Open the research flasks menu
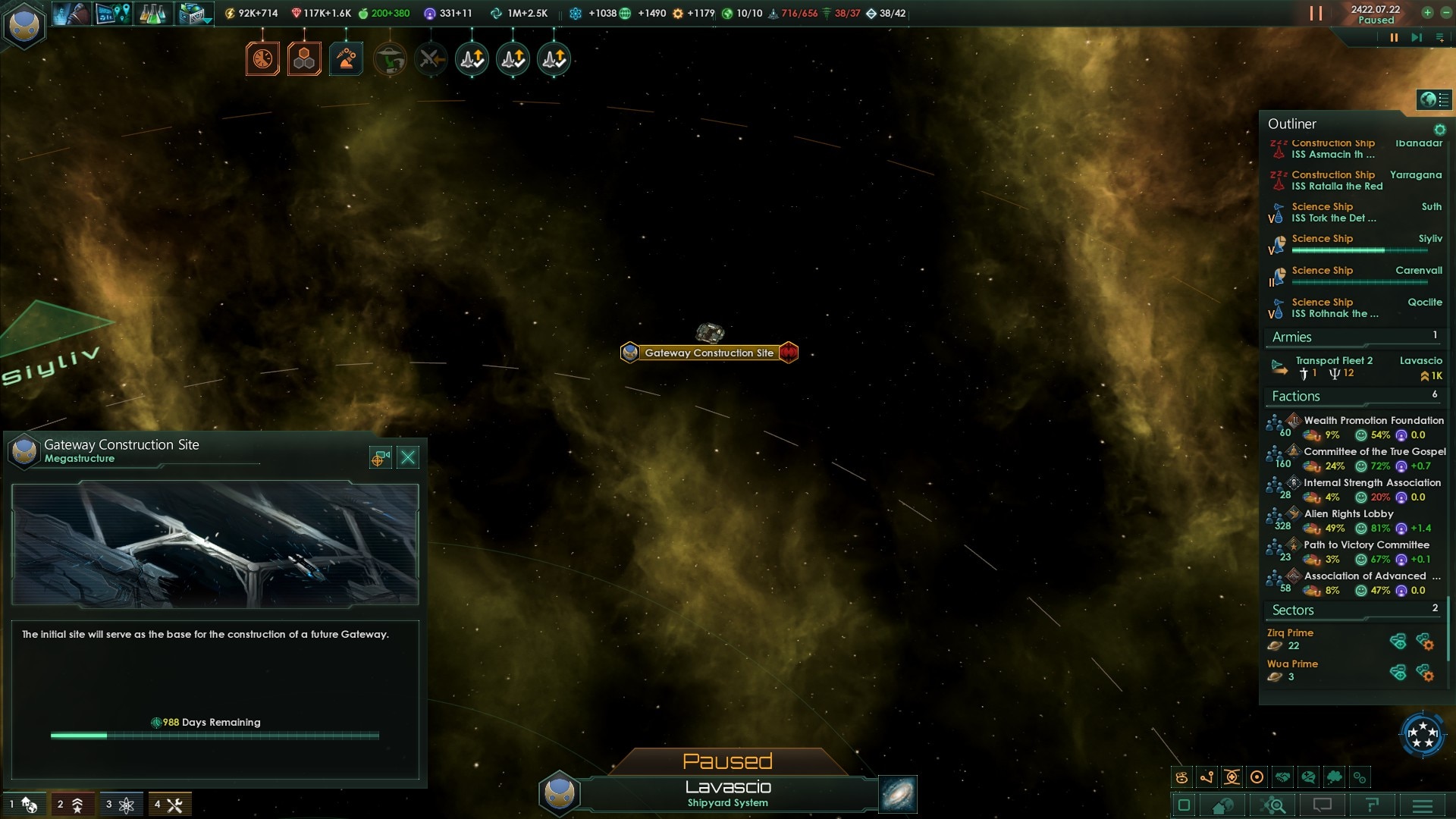The width and height of the screenshot is (1456, 819). (x=152, y=14)
